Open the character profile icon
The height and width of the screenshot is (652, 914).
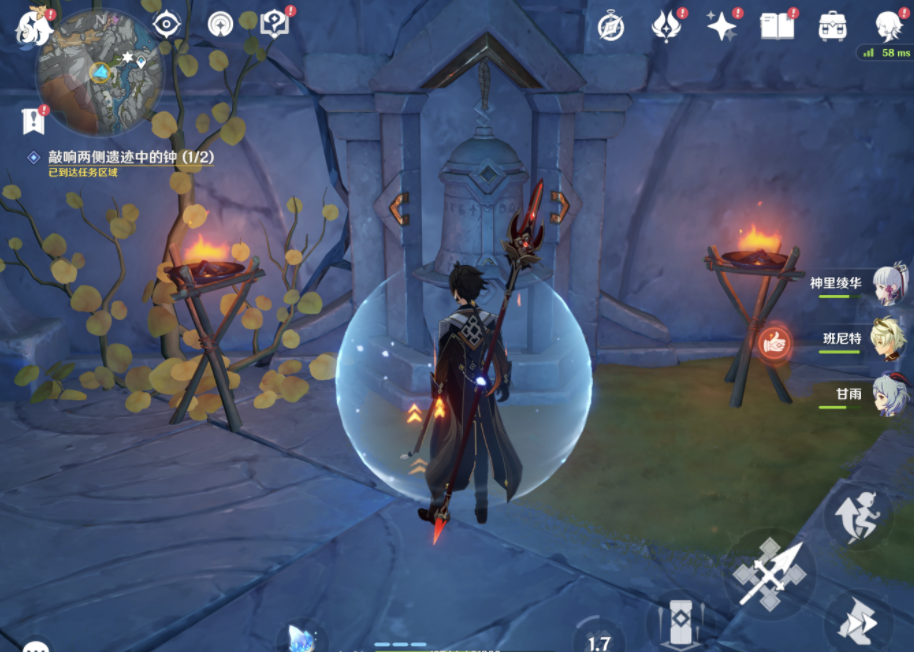point(888,27)
